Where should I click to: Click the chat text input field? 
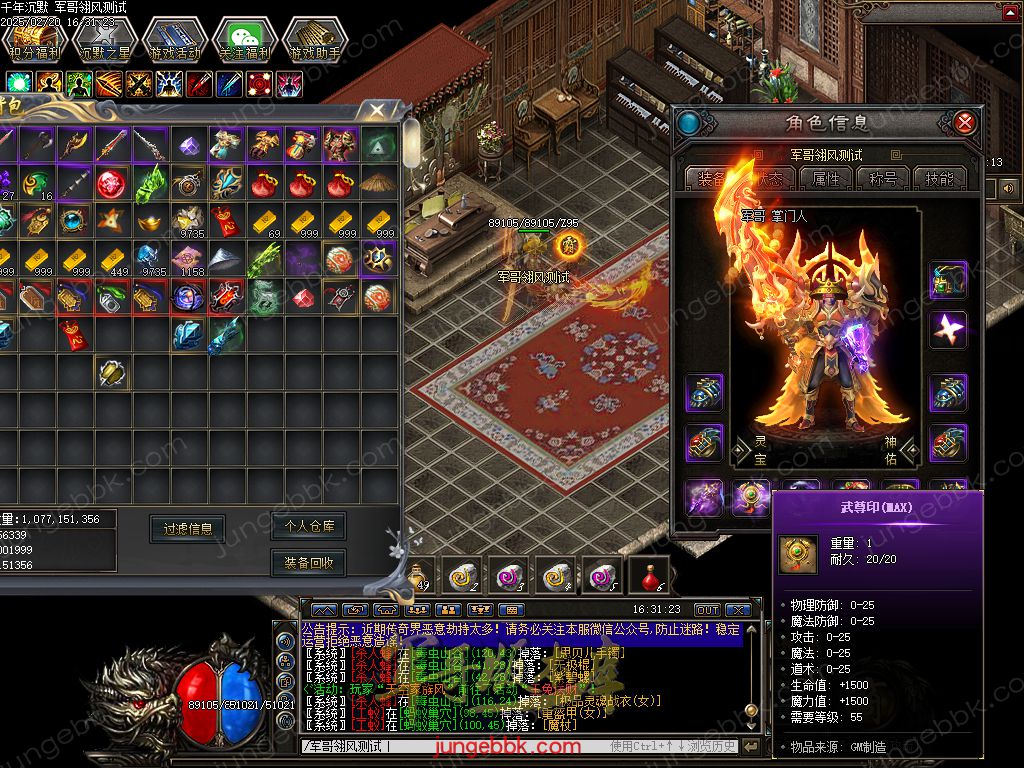point(450,746)
